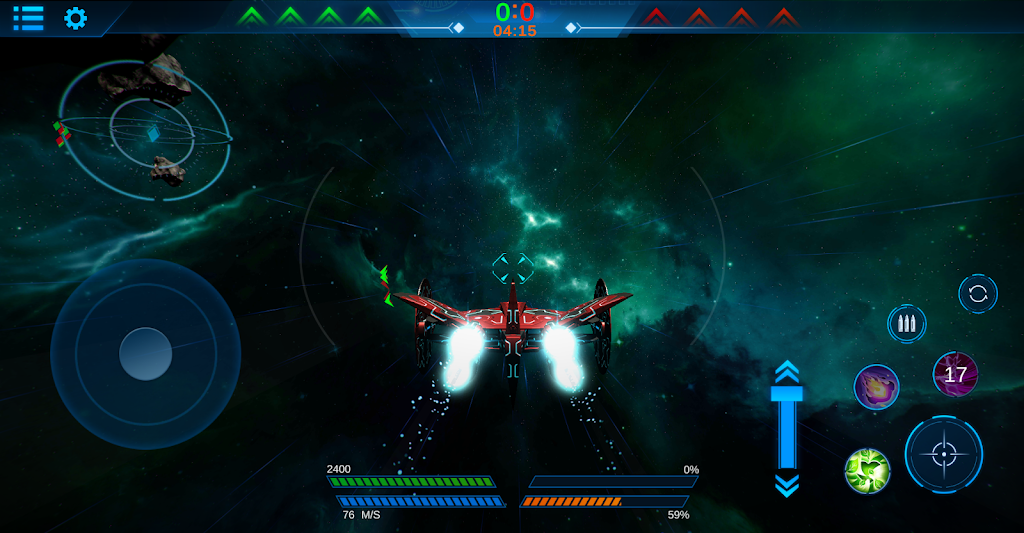The width and height of the screenshot is (1024, 533).
Task: Open the list menu icon
Action: tap(28, 17)
